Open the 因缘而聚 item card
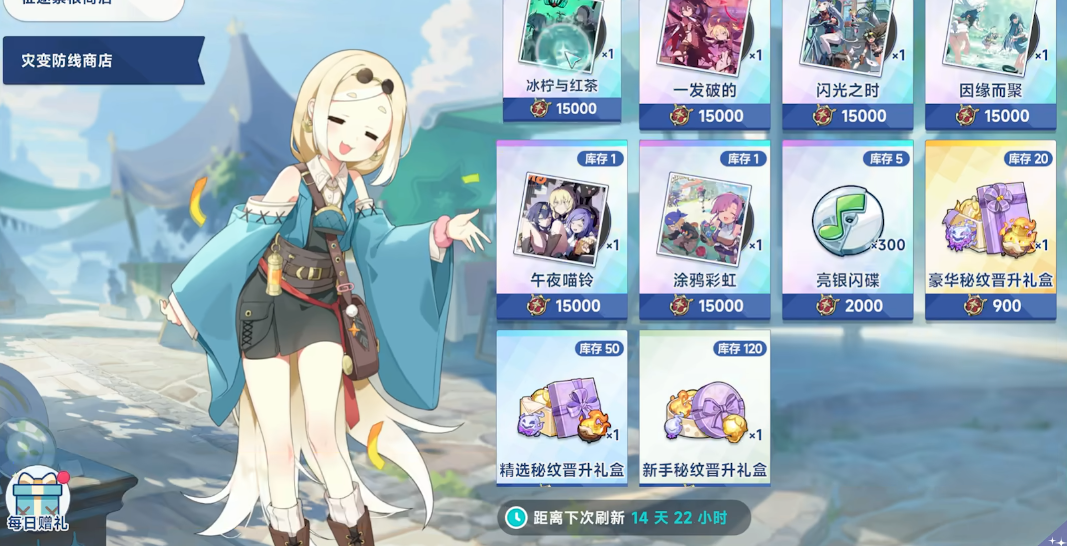1067x546 pixels. (990, 62)
